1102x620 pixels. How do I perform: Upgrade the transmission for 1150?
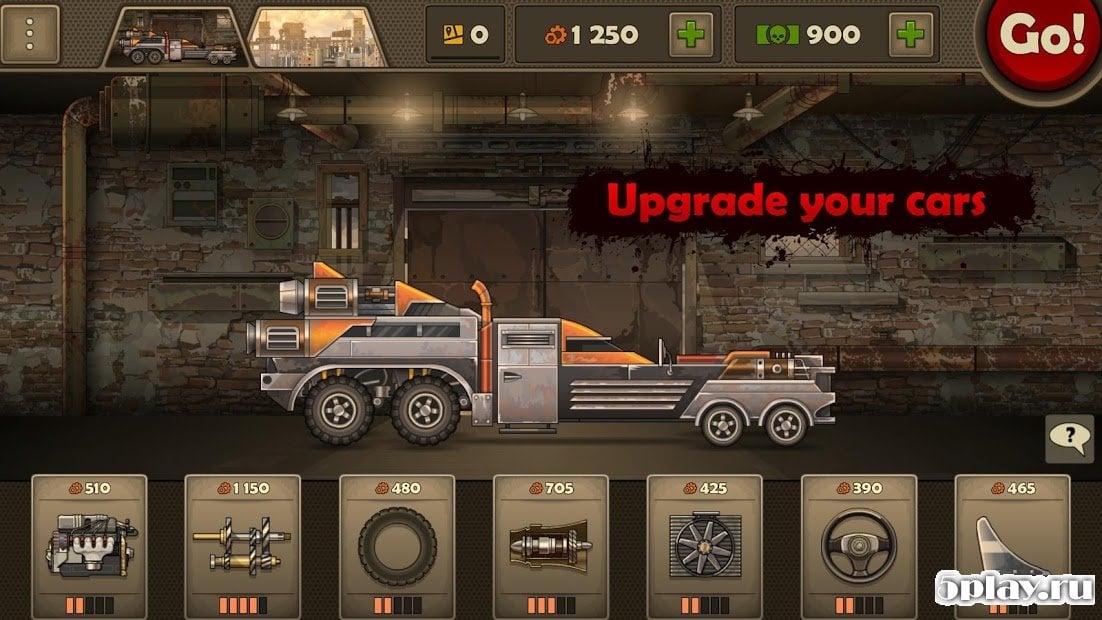[242, 545]
